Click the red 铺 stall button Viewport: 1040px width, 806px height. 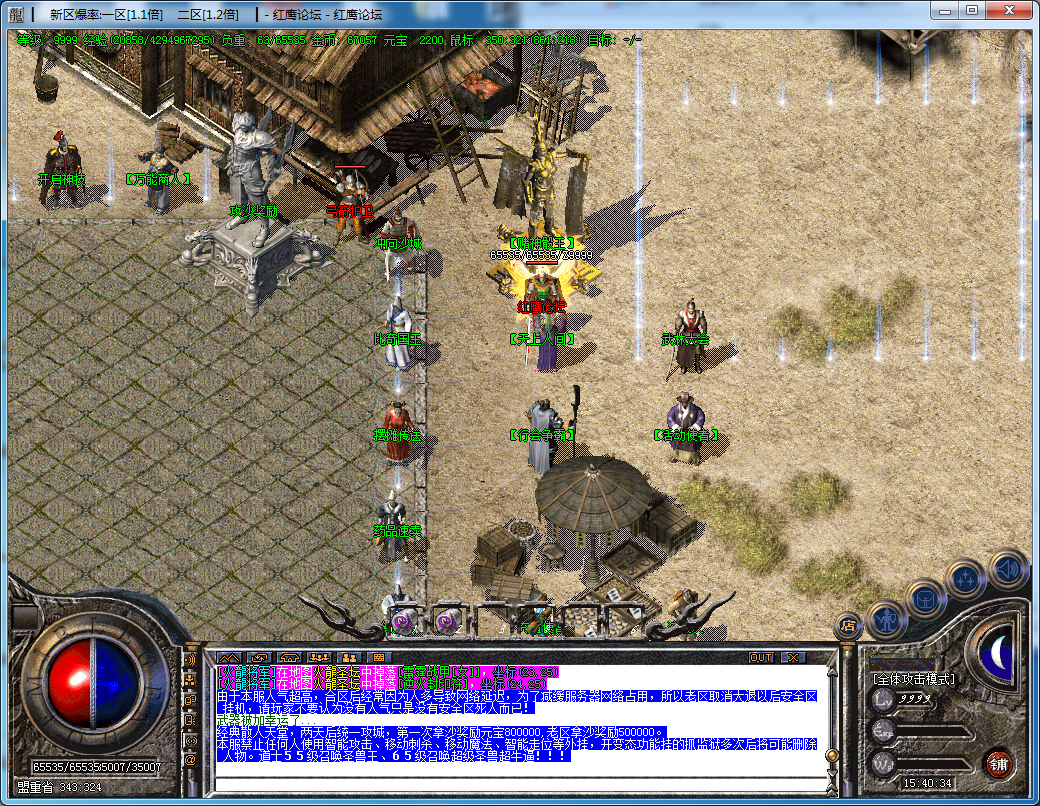[998, 765]
